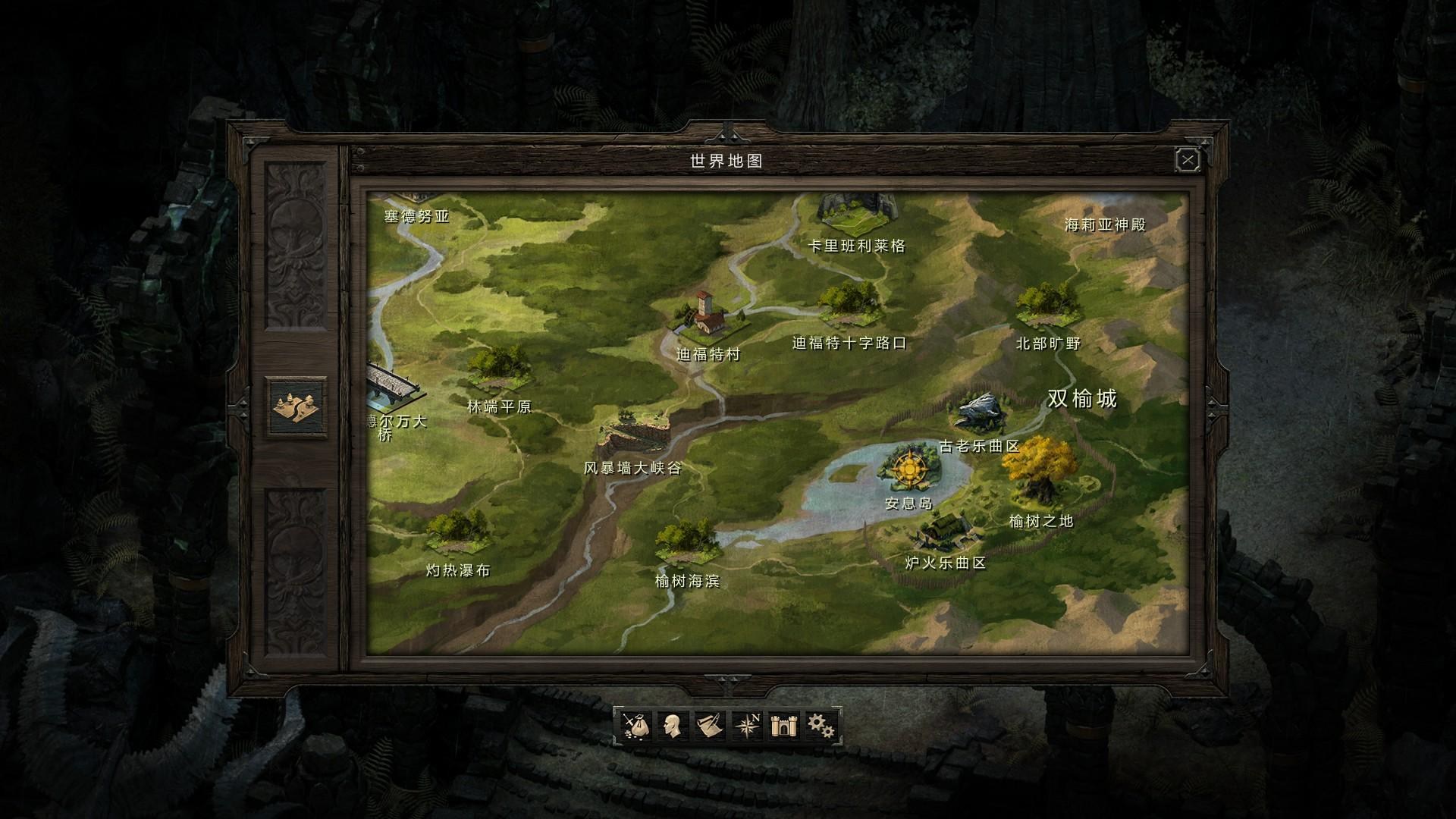Select the 安息岛 compass marker
Viewport: 1456px width, 819px height.
[x=908, y=467]
